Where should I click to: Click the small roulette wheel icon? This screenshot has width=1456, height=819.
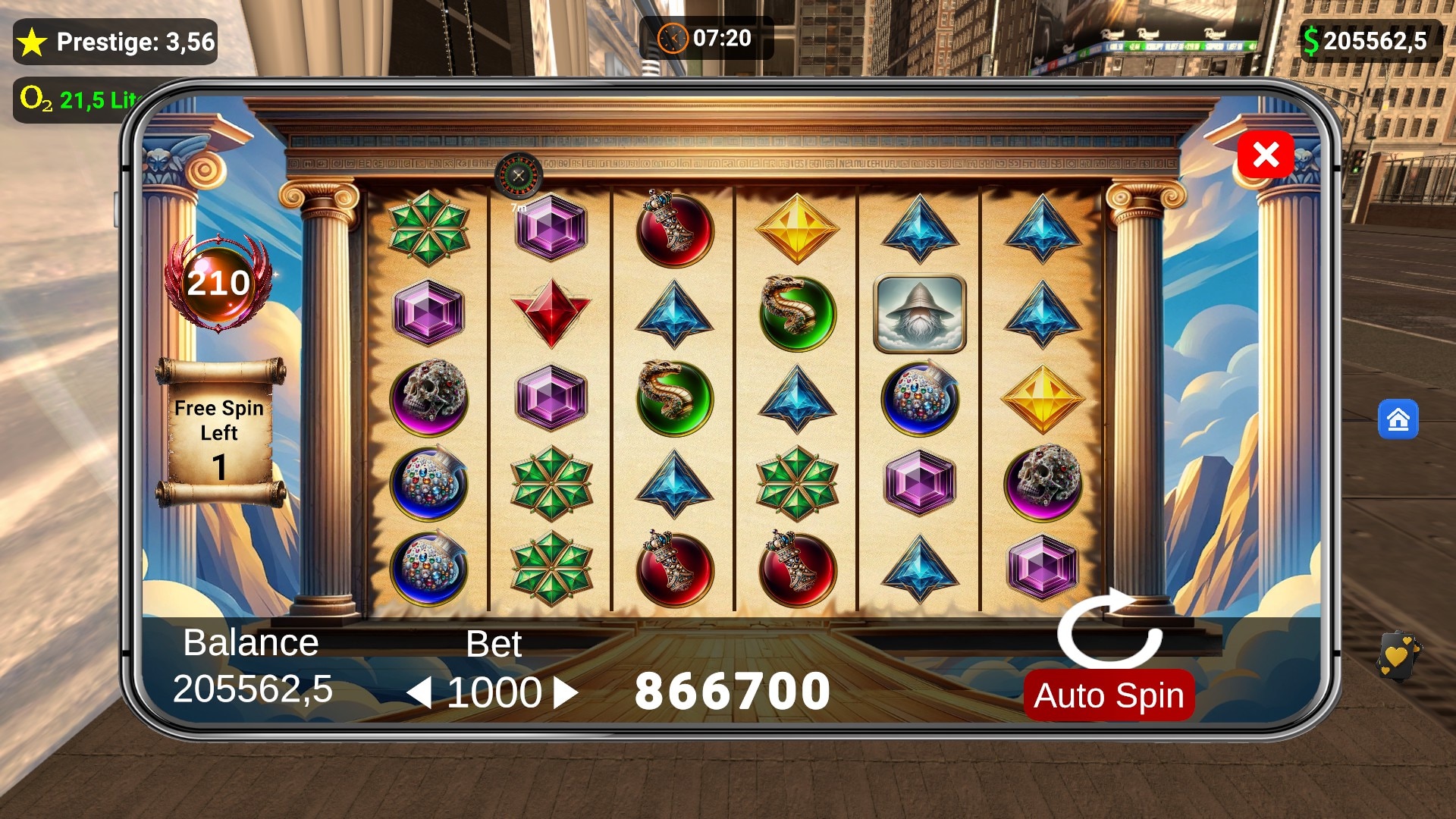519,177
